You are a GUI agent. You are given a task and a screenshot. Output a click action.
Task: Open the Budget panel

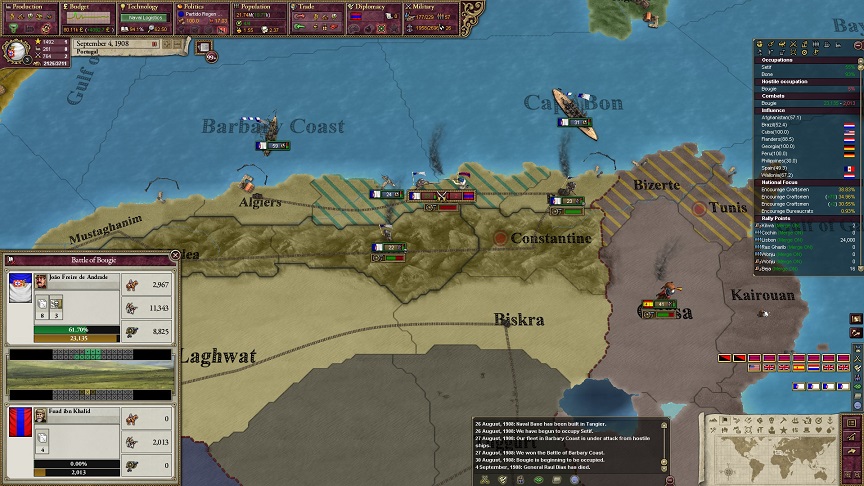(x=88, y=6)
